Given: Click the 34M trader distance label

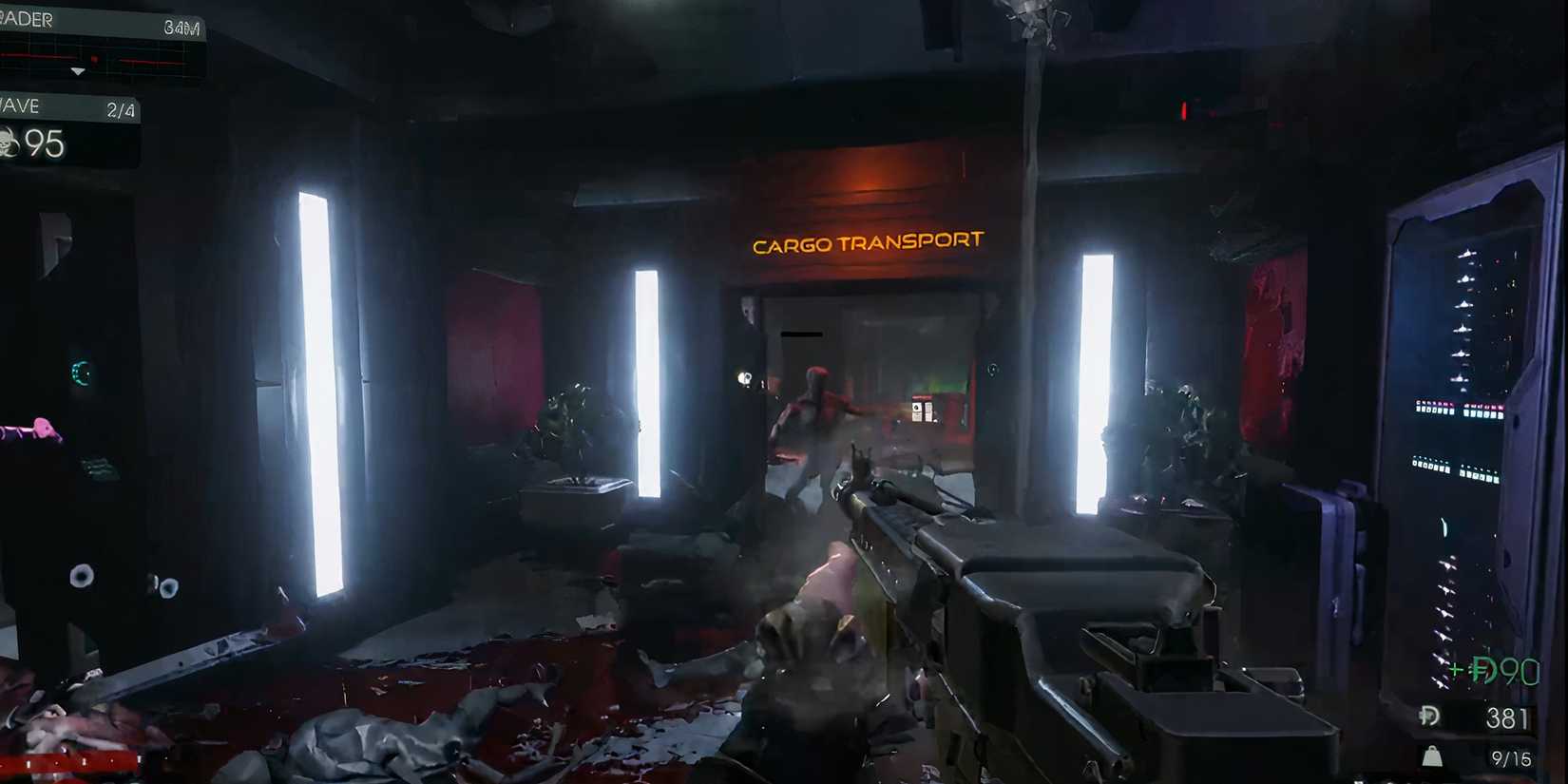Looking at the screenshot, I should 184,27.
